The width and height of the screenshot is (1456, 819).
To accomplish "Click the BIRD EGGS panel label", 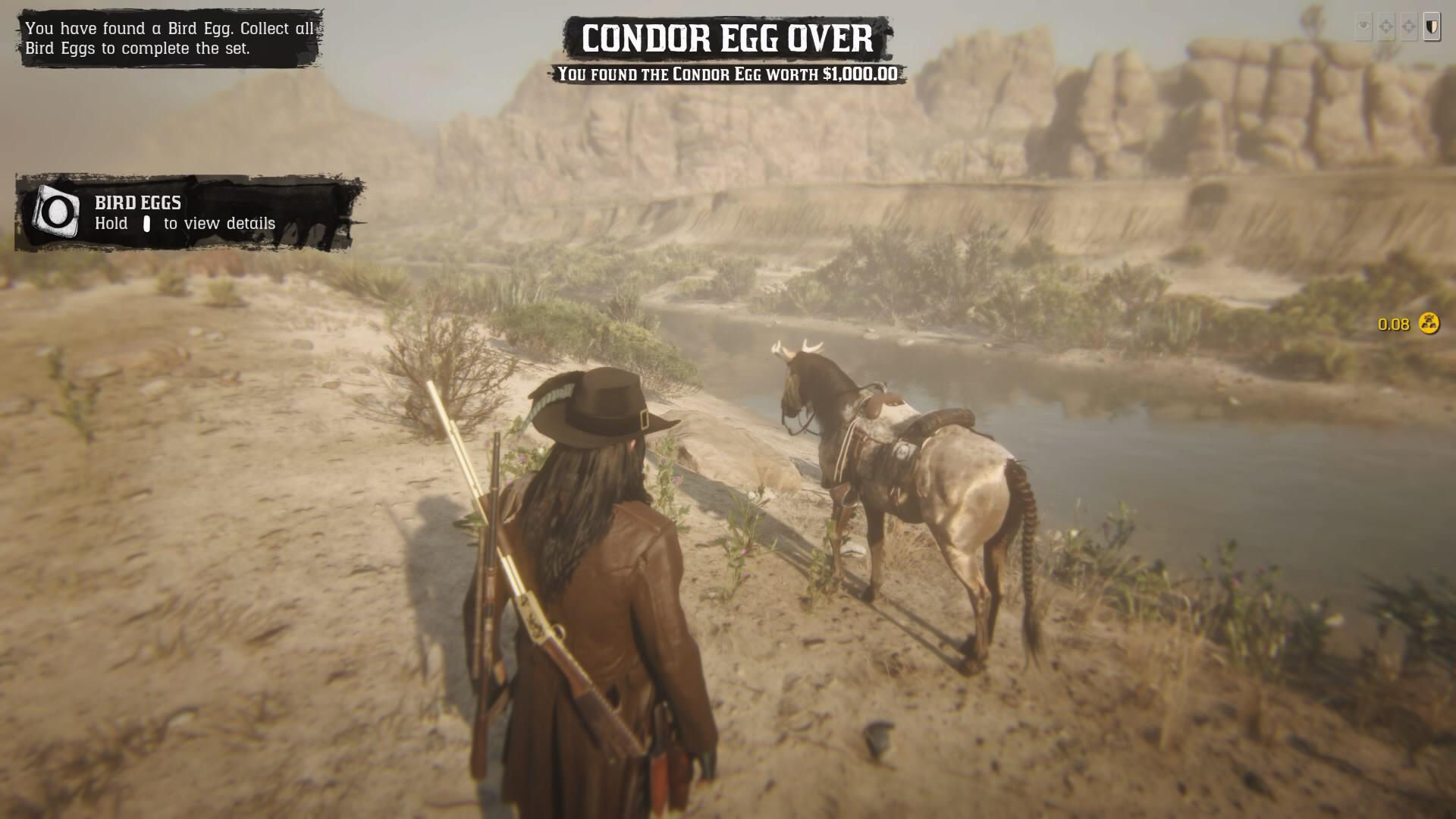I will 137,202.
